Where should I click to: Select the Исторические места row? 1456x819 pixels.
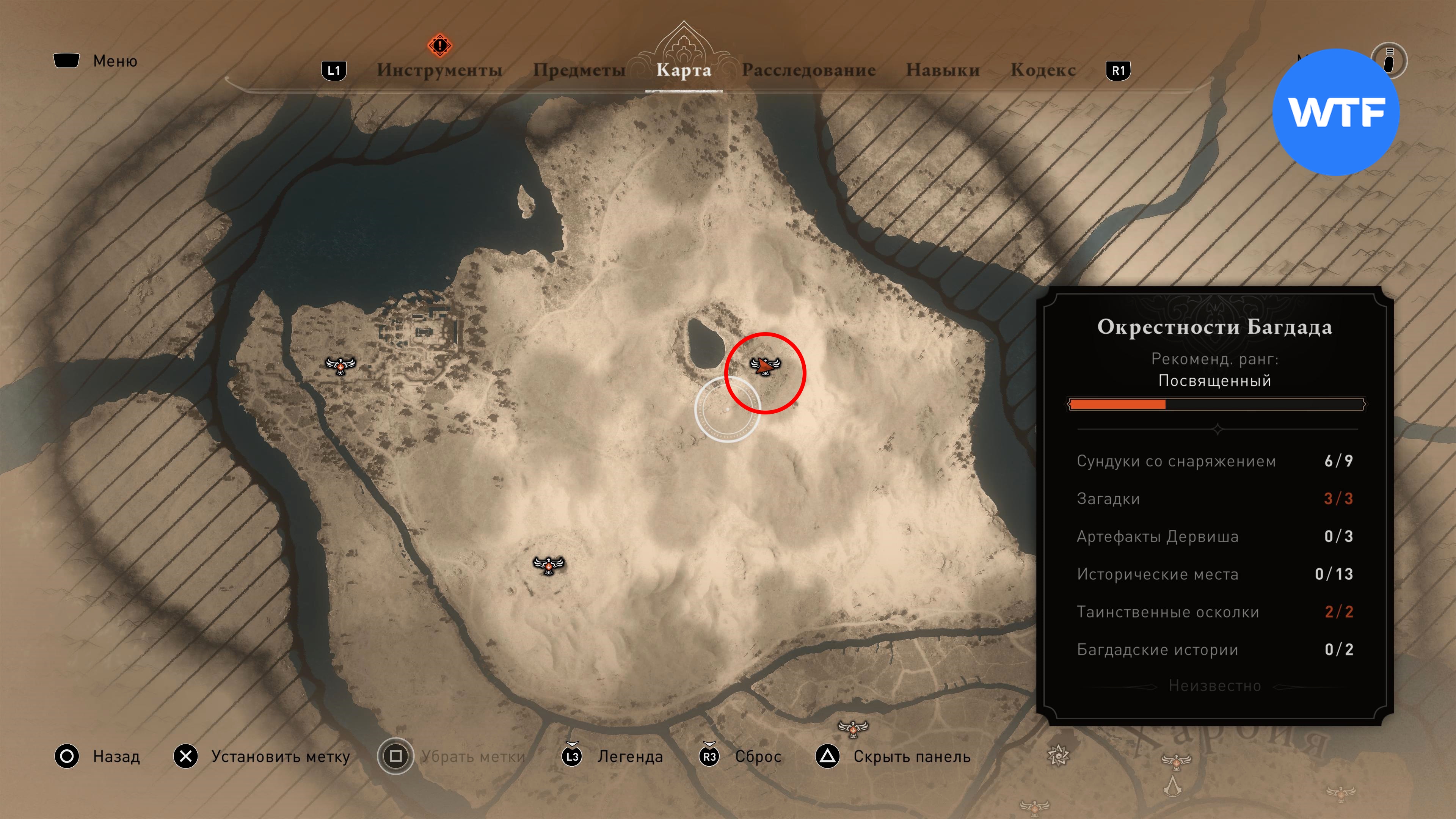click(x=1214, y=574)
